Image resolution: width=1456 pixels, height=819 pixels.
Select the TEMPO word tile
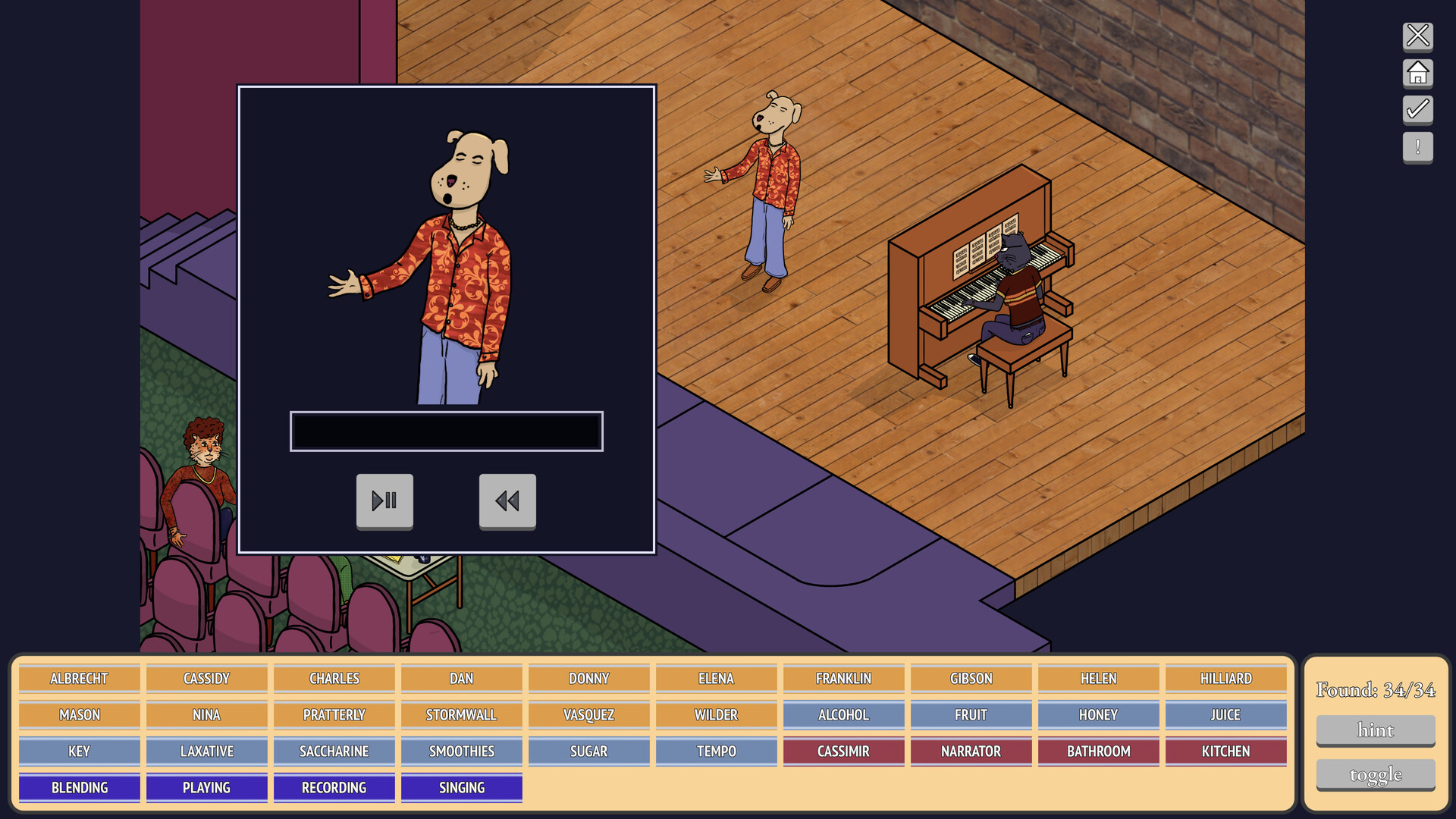click(x=716, y=751)
